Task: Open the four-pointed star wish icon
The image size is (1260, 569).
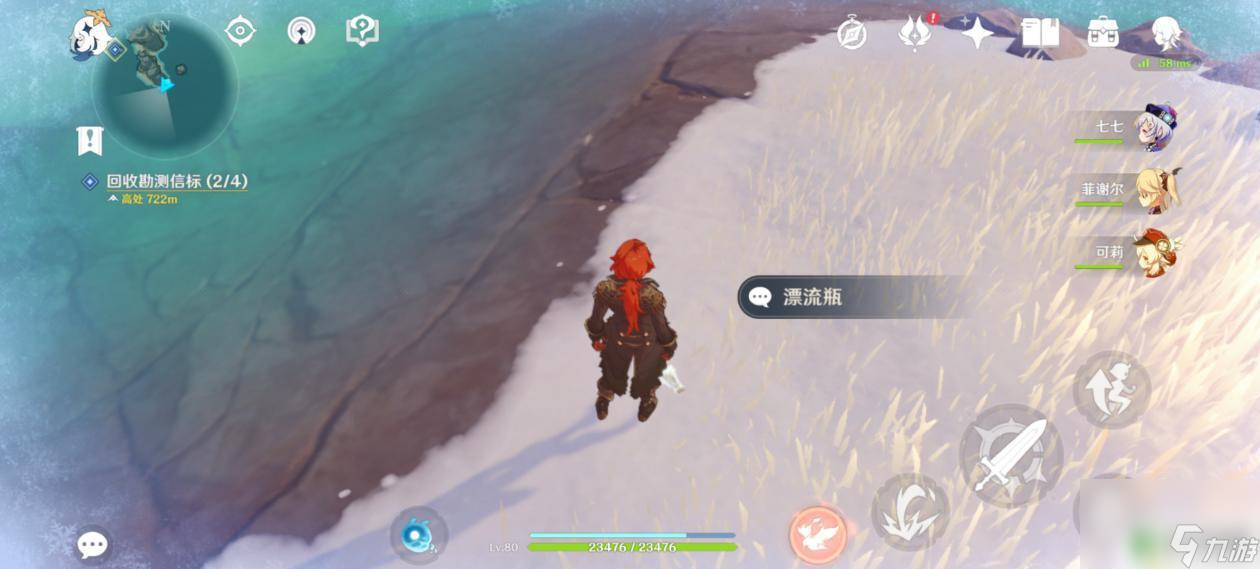Action: tap(977, 33)
